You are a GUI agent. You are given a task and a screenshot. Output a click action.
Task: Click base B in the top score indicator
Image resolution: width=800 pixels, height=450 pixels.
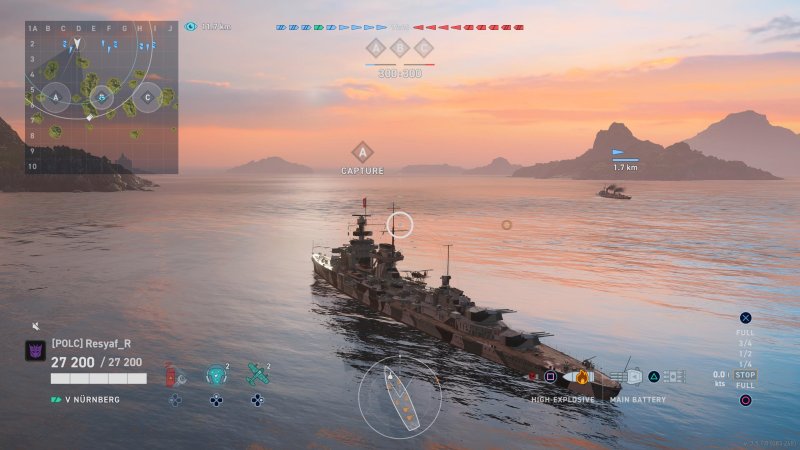pos(399,47)
